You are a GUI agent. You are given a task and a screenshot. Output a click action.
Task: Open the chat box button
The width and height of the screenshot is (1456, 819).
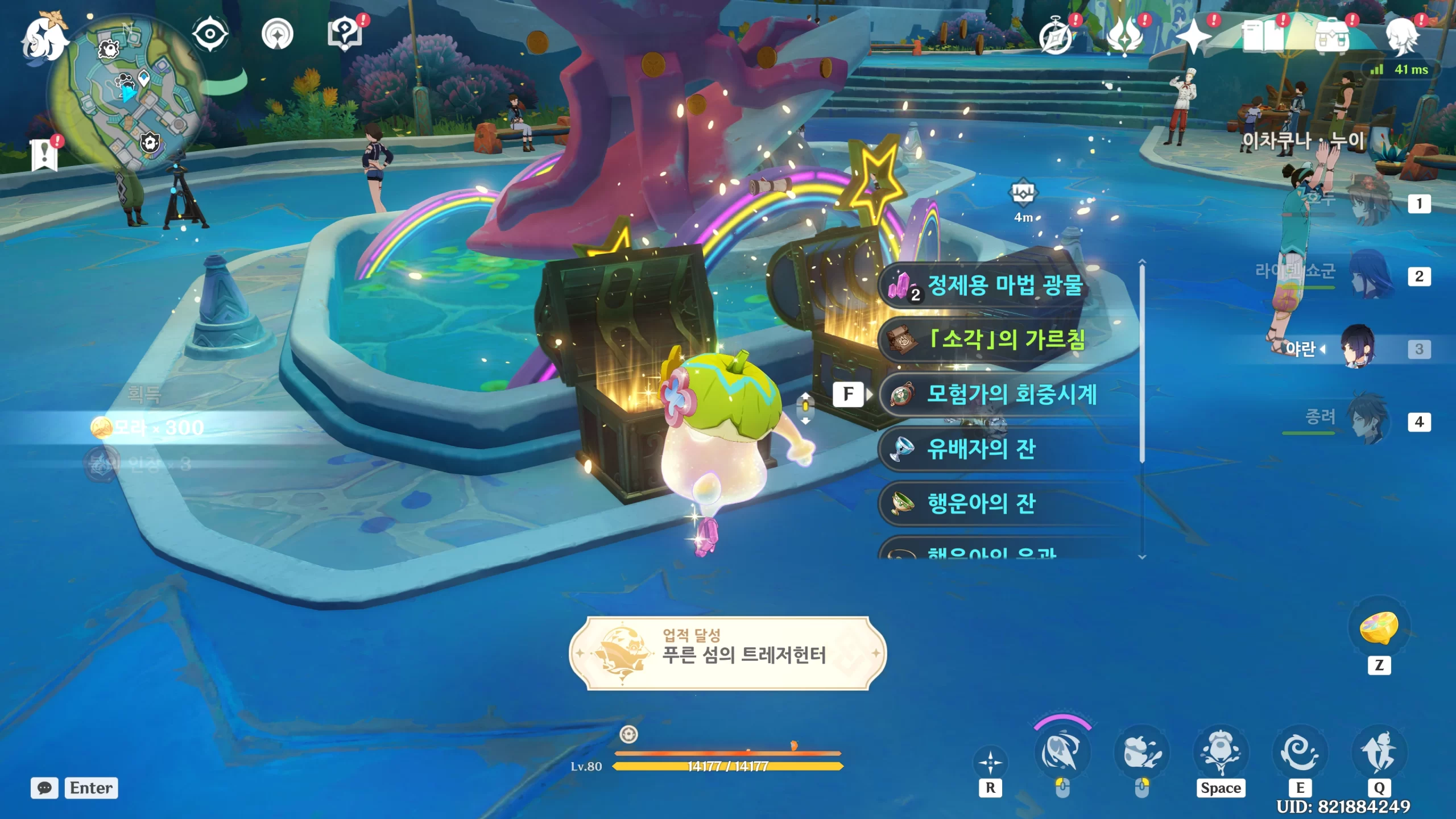tap(44, 788)
